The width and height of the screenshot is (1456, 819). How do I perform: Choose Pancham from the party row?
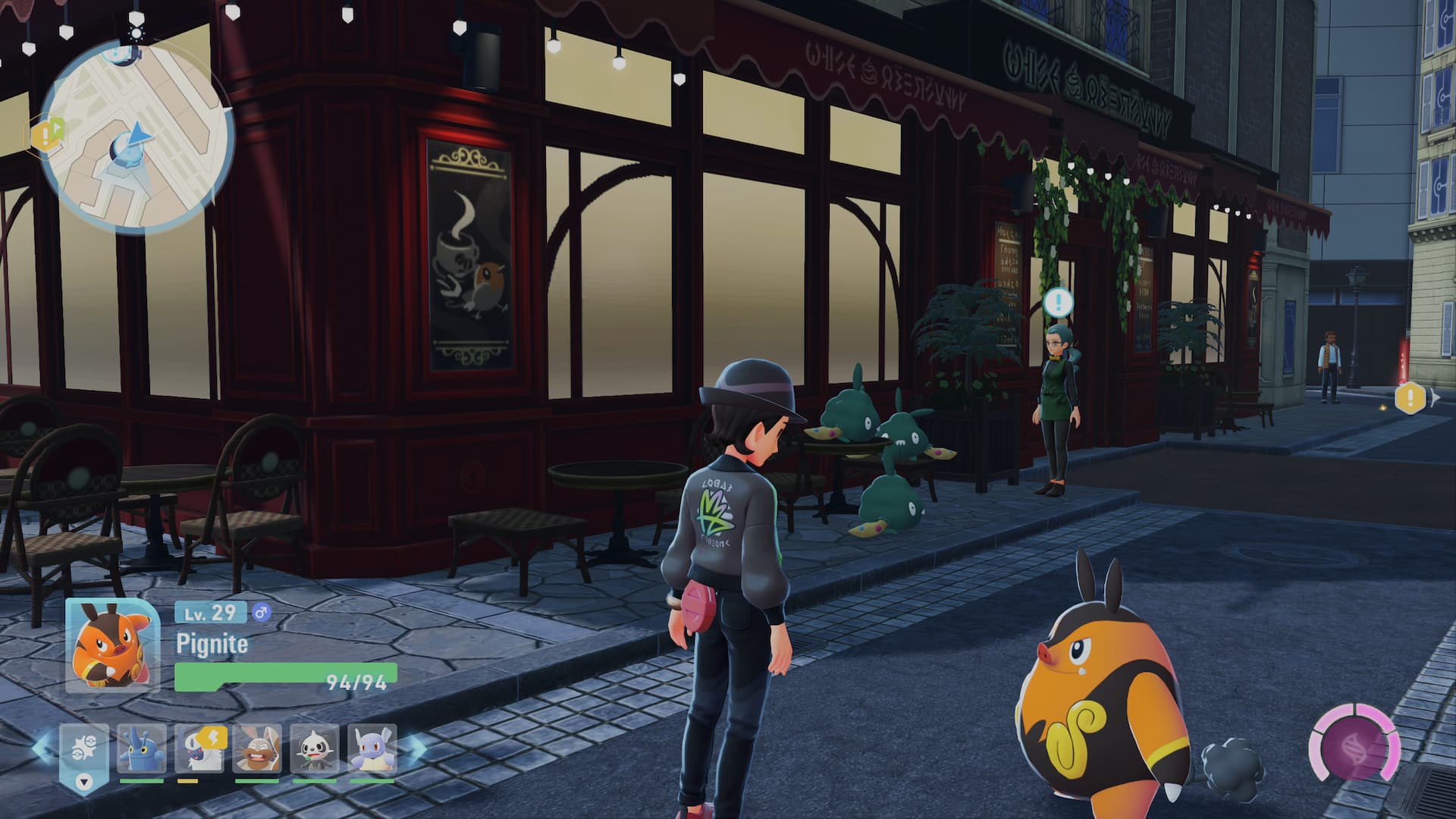315,749
